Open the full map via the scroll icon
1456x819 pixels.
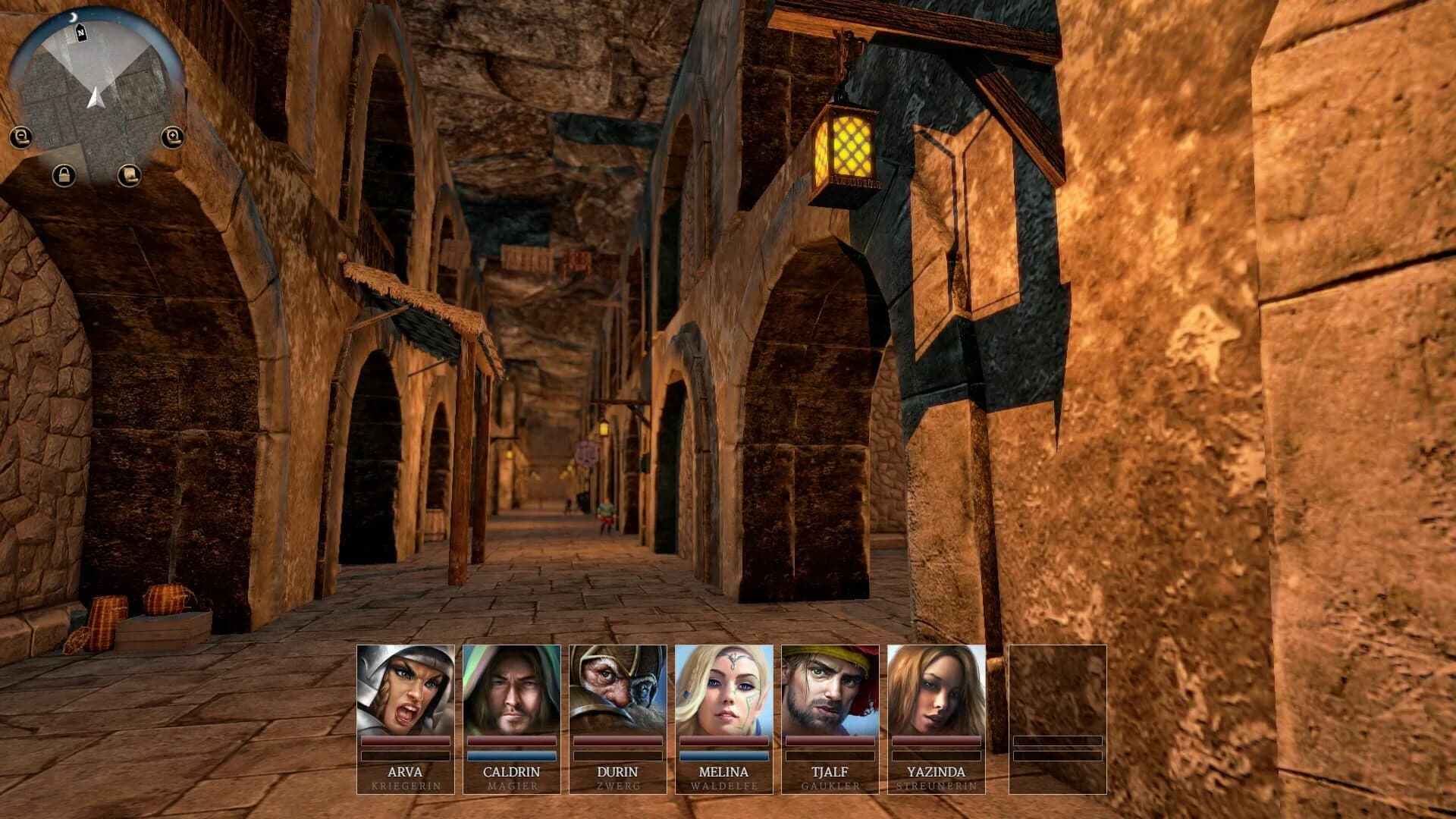[x=130, y=175]
